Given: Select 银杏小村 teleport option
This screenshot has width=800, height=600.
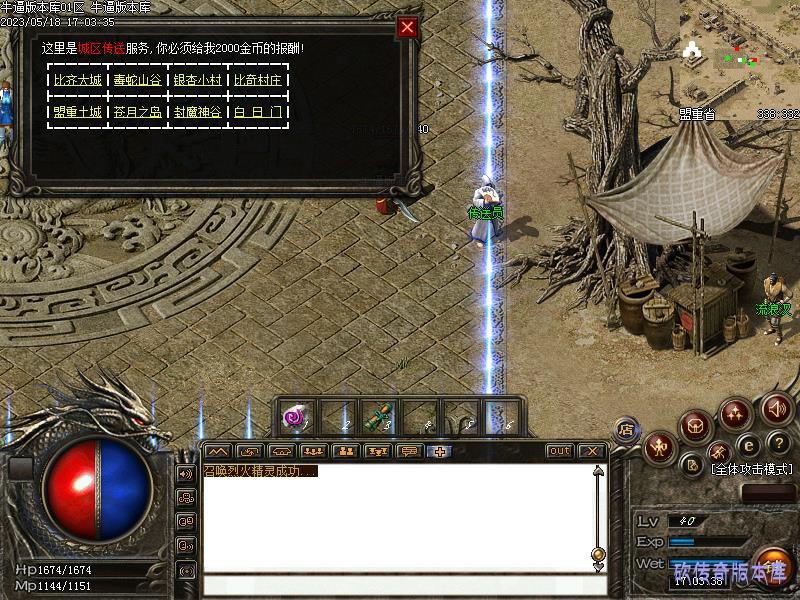Looking at the screenshot, I should click(197, 80).
